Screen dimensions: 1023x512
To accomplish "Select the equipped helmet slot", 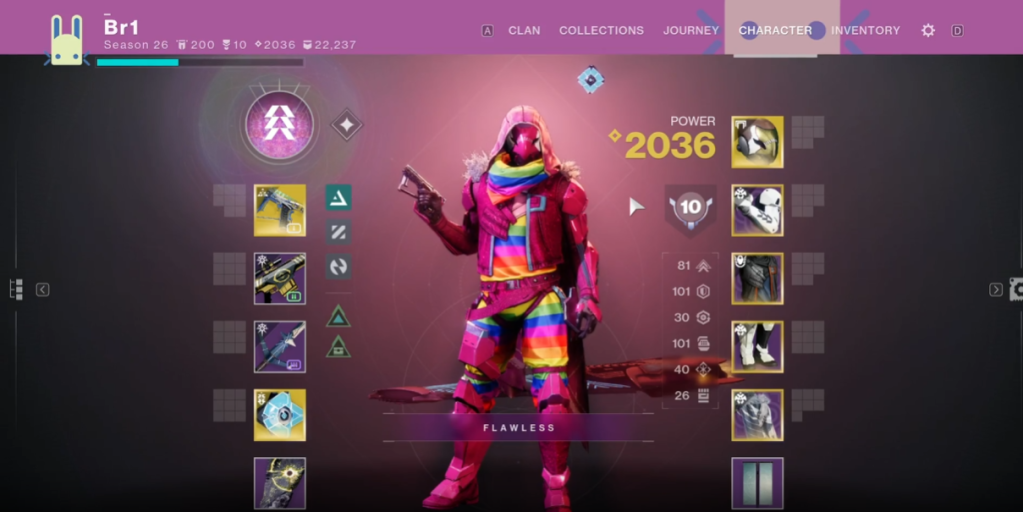I will [757, 142].
